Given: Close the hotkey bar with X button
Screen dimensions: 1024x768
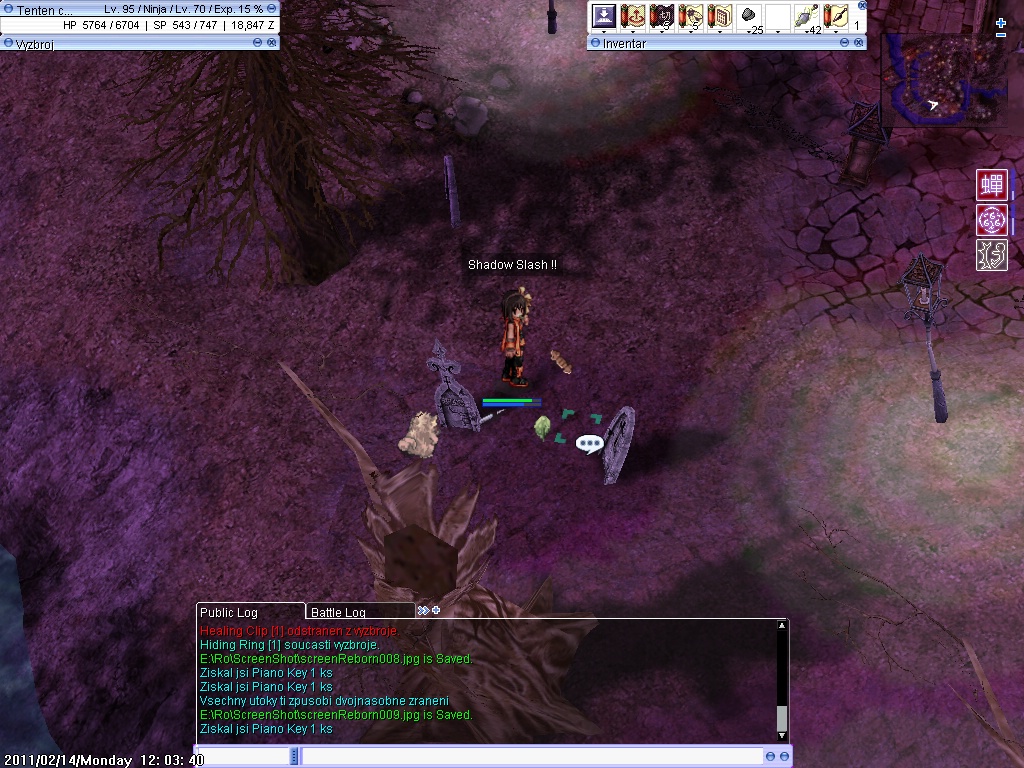Looking at the screenshot, I should click(x=862, y=5).
